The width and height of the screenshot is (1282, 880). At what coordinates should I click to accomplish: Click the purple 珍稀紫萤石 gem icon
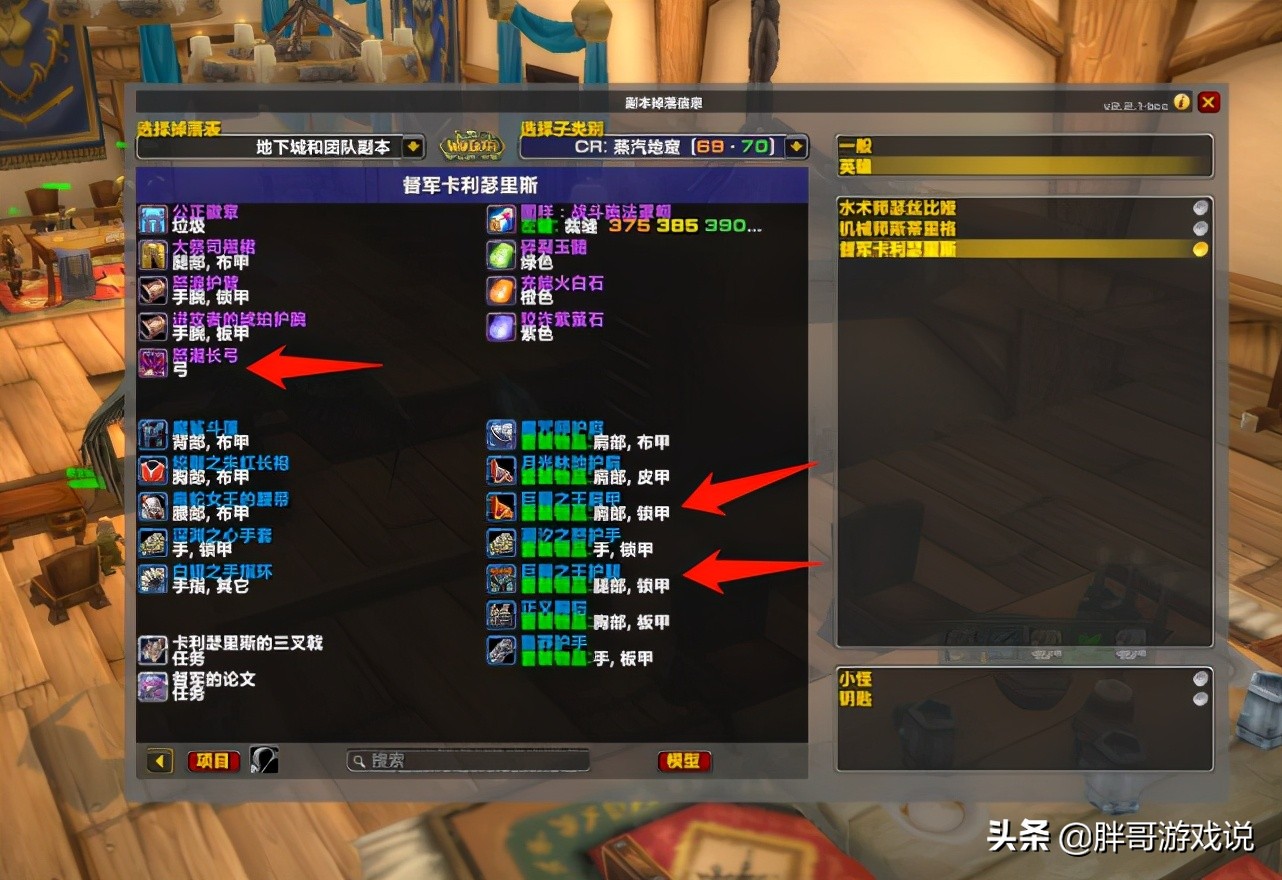click(x=500, y=327)
